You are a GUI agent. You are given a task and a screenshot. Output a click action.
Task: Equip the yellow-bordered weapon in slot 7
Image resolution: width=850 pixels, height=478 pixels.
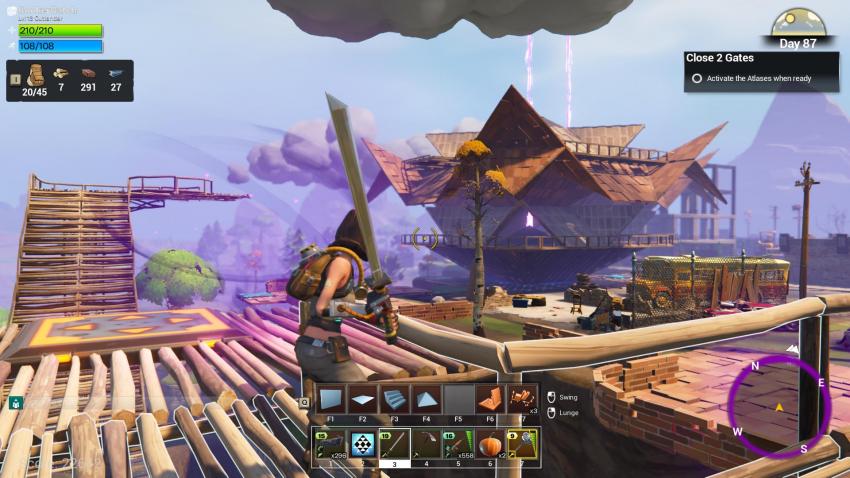[x=521, y=443]
